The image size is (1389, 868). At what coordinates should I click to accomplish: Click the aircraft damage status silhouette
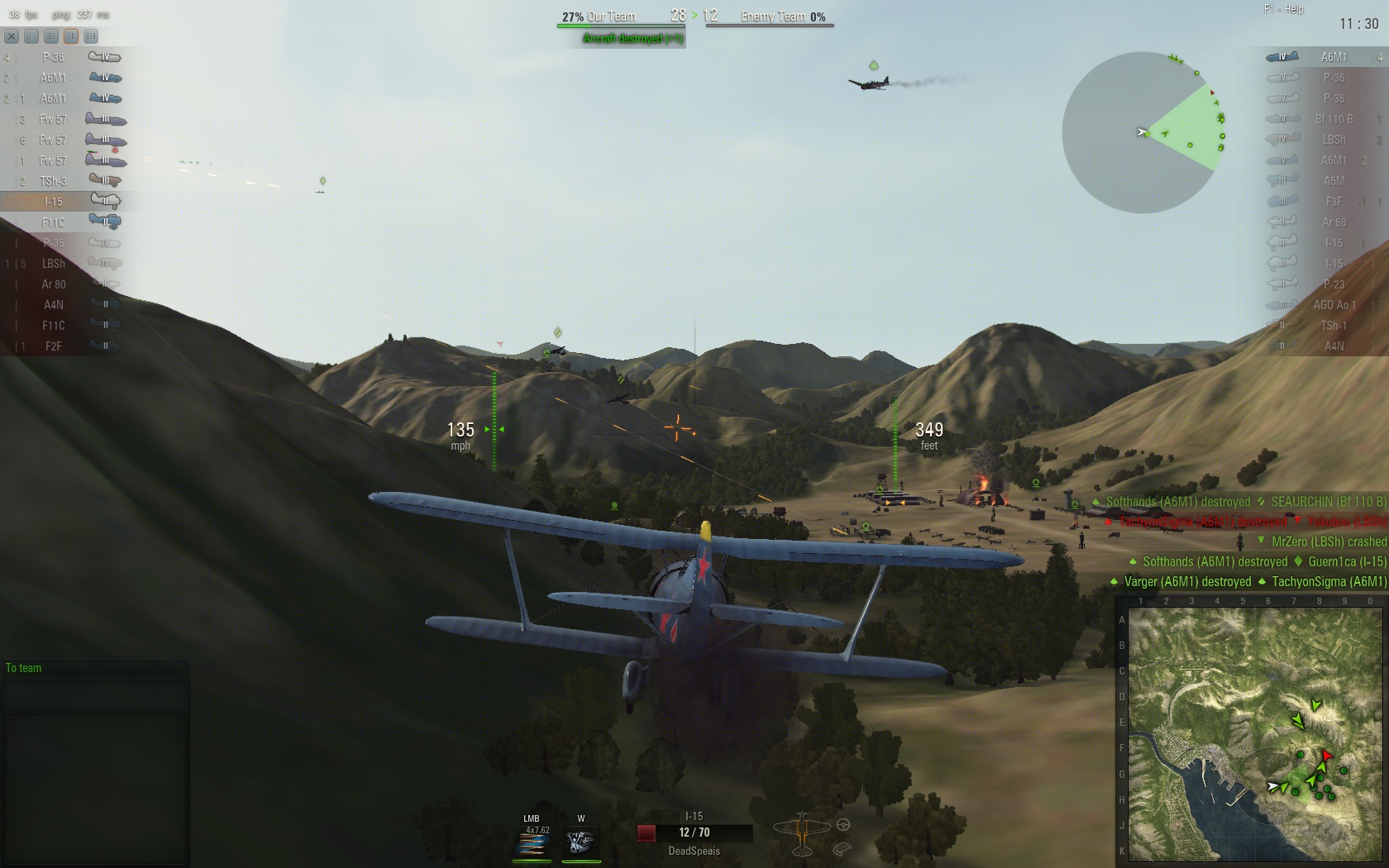point(801,833)
